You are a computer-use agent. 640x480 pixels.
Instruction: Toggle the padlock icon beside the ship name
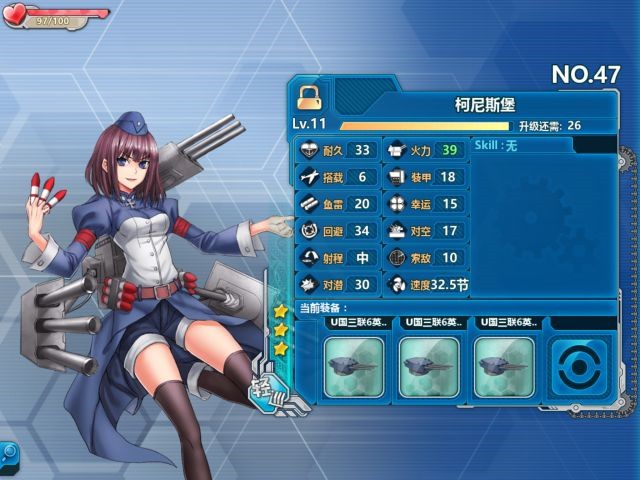pos(309,96)
